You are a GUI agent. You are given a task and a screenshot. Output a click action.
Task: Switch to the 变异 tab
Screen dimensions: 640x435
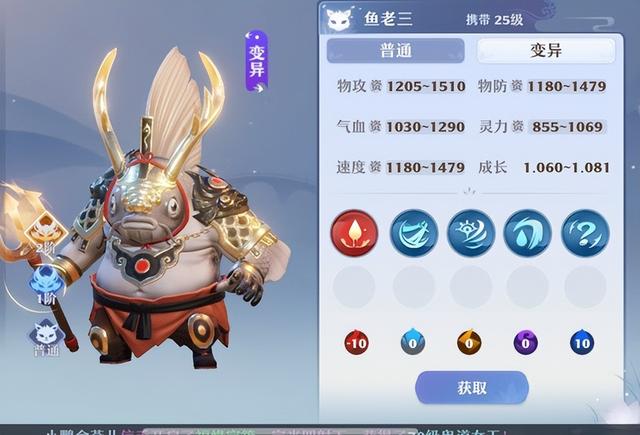pyautogui.click(x=545, y=51)
